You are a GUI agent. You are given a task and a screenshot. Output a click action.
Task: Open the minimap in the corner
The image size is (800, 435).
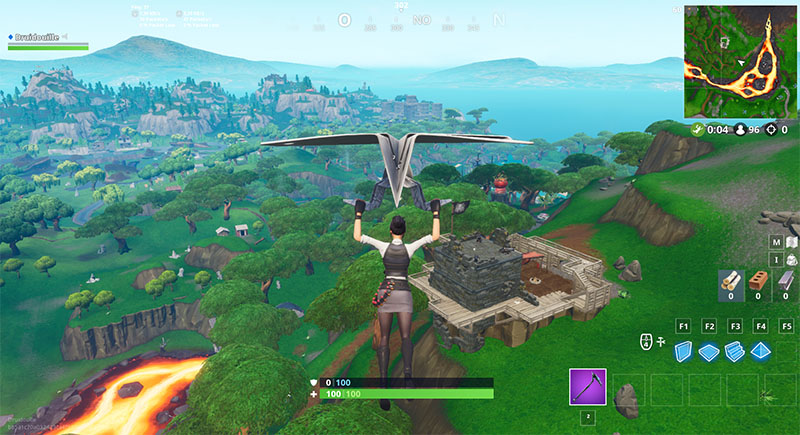point(741,60)
